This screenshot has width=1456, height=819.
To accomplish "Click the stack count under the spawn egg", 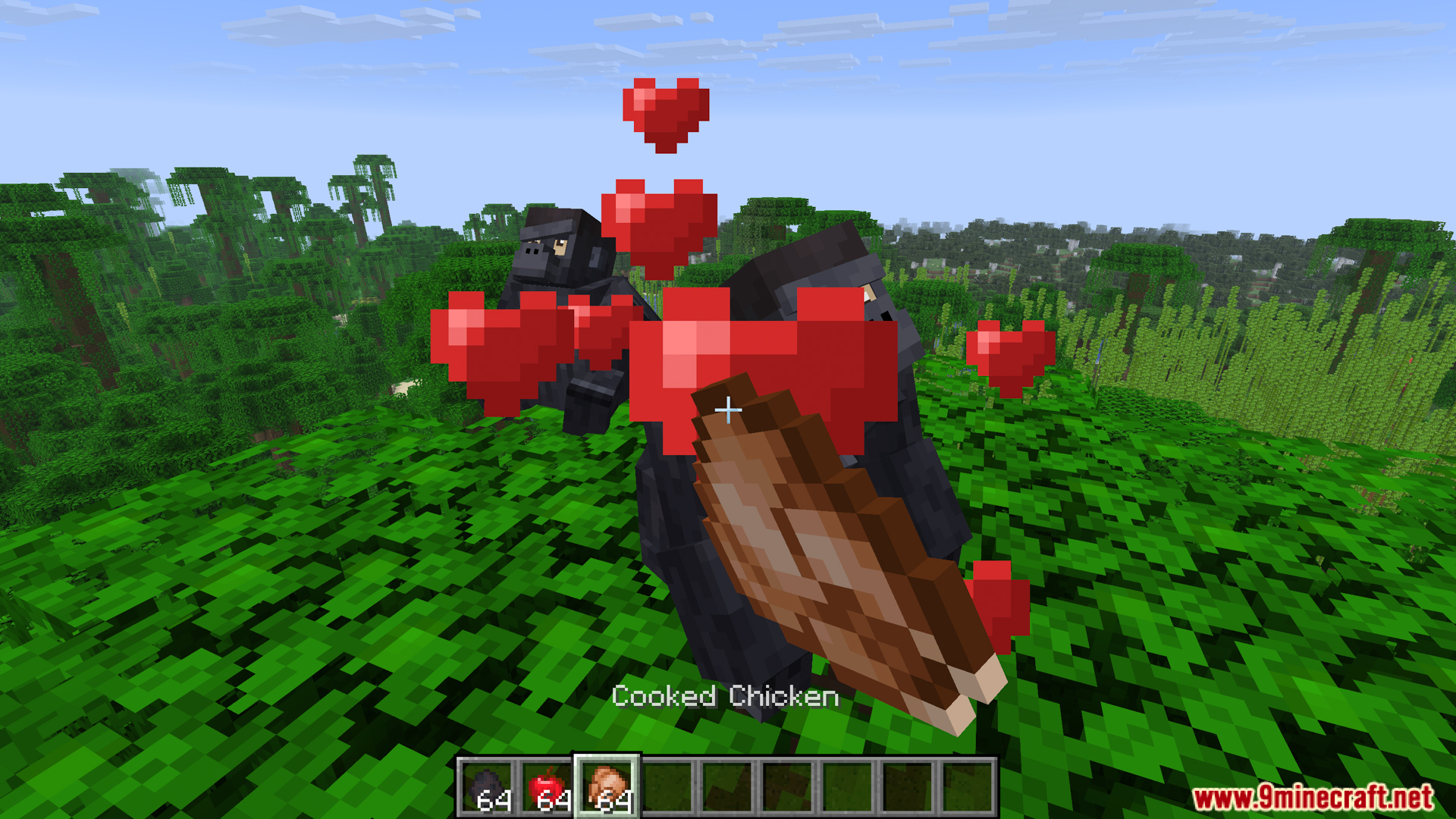I will [x=497, y=800].
